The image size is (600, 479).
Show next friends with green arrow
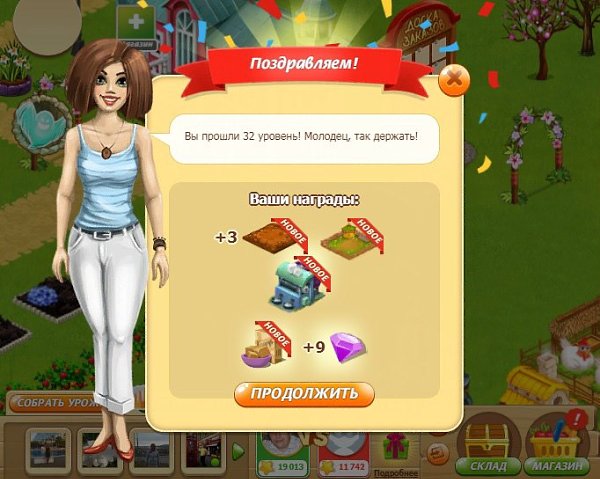coord(238,451)
